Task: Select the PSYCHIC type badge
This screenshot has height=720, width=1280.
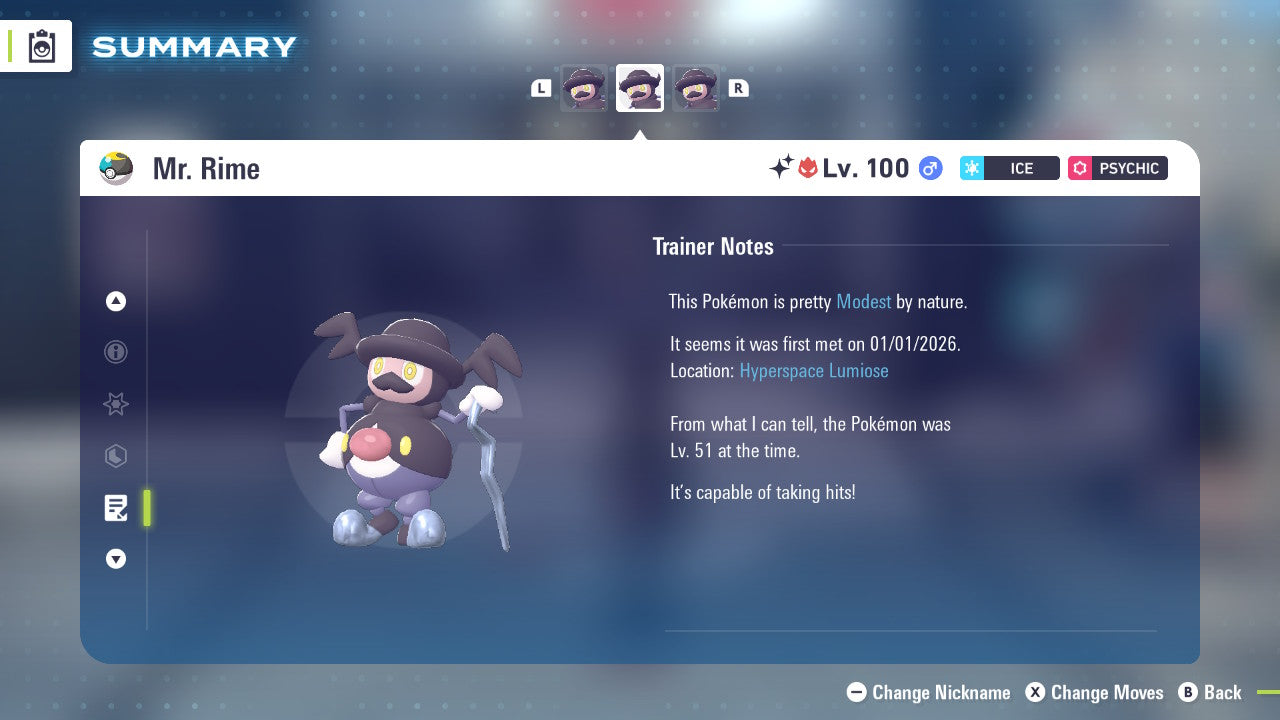Action: pyautogui.click(x=1117, y=168)
